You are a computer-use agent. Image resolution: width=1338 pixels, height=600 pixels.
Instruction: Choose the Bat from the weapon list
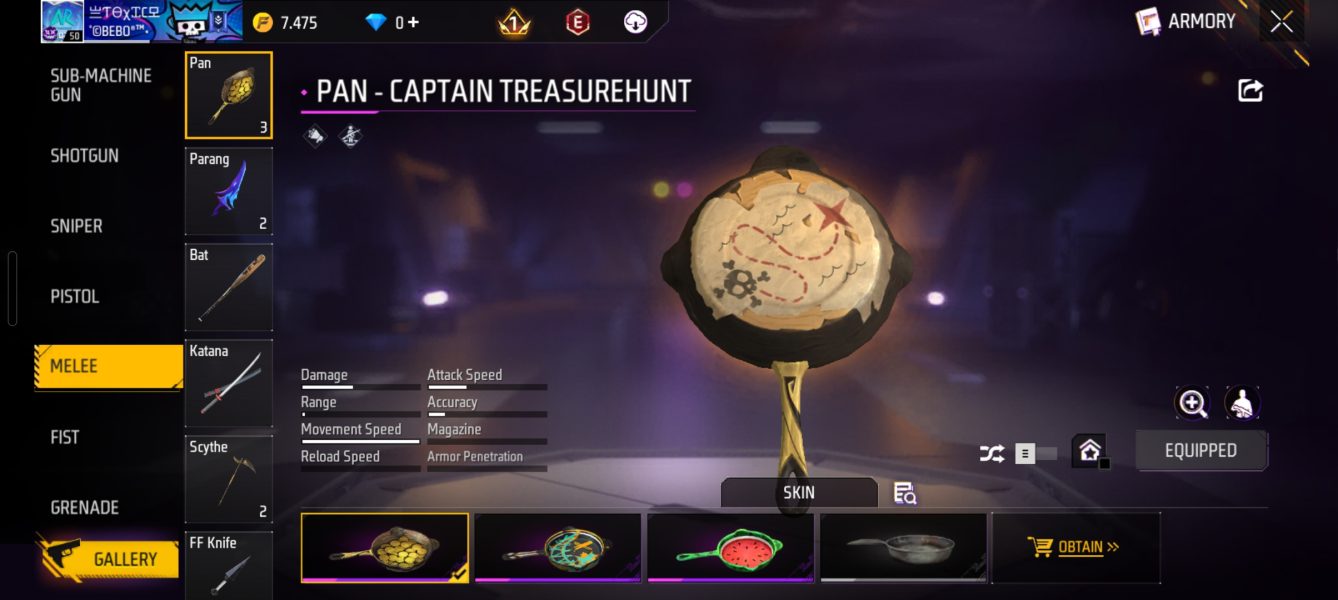click(228, 287)
